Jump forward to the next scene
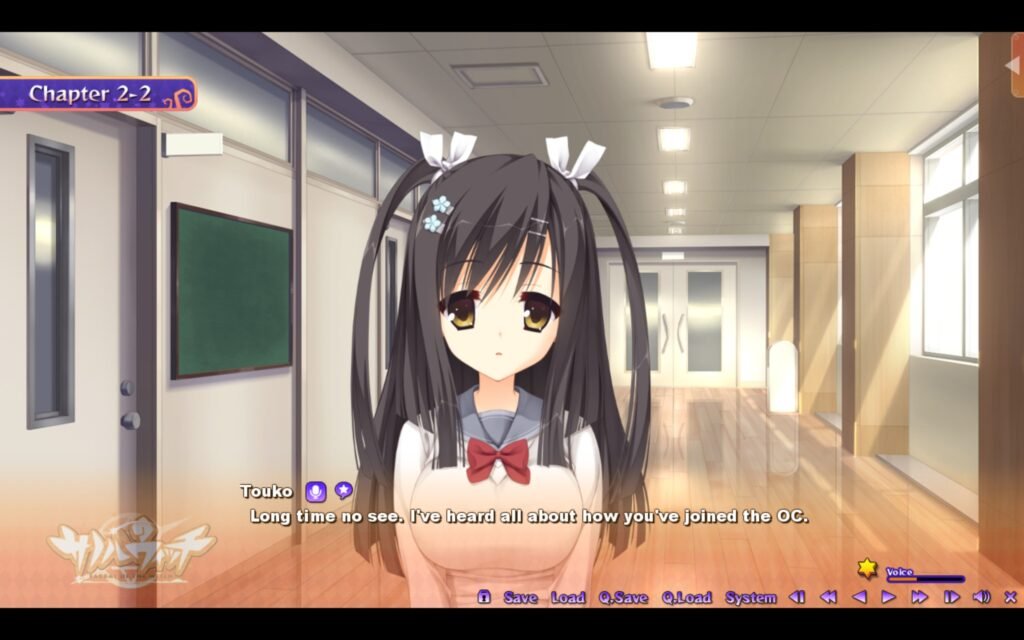 point(951,597)
